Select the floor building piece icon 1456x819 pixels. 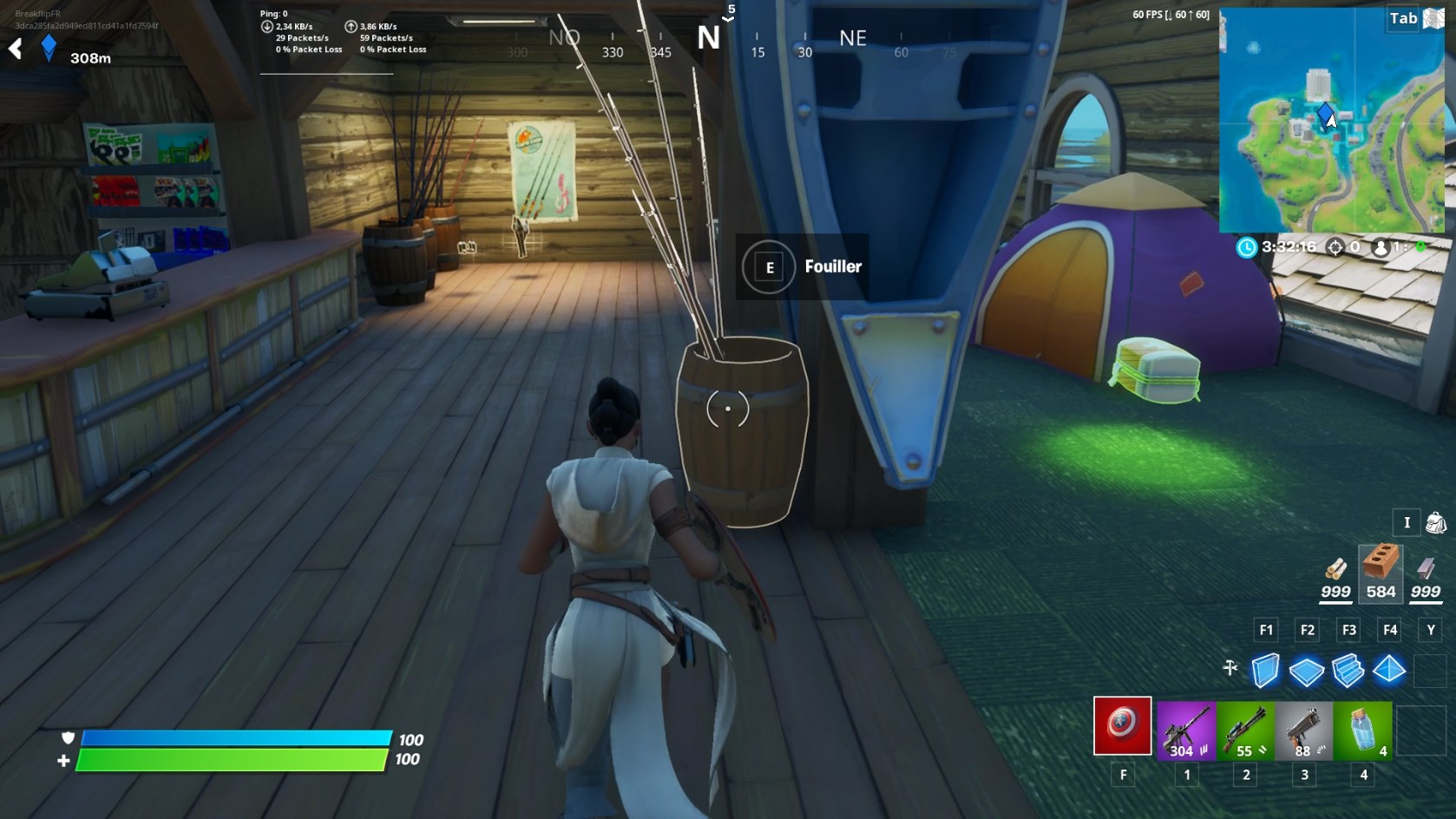[1307, 668]
